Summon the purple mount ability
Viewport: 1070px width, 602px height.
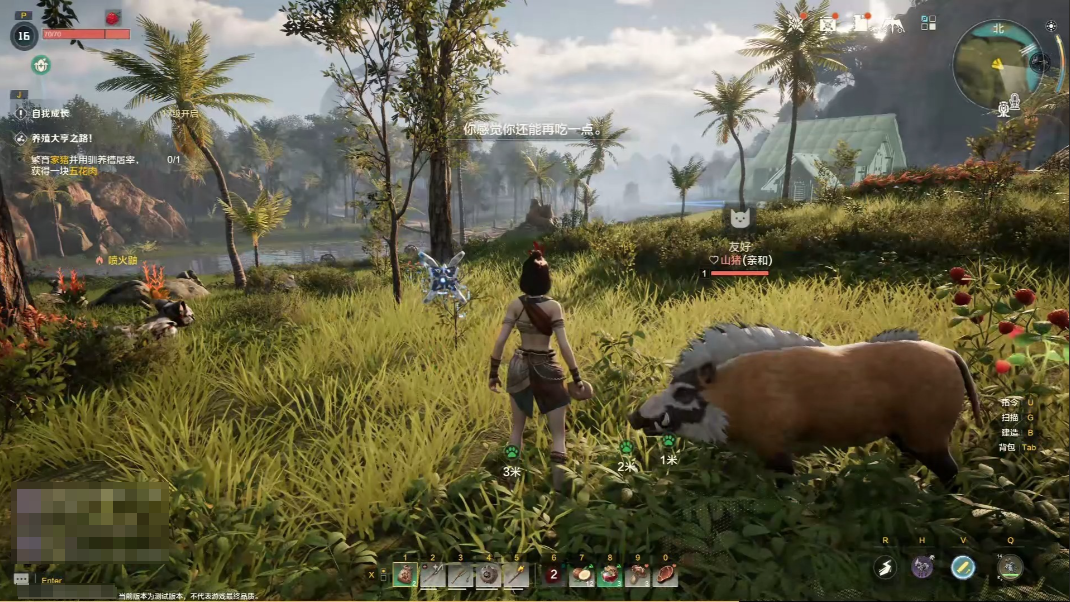(x=922, y=568)
